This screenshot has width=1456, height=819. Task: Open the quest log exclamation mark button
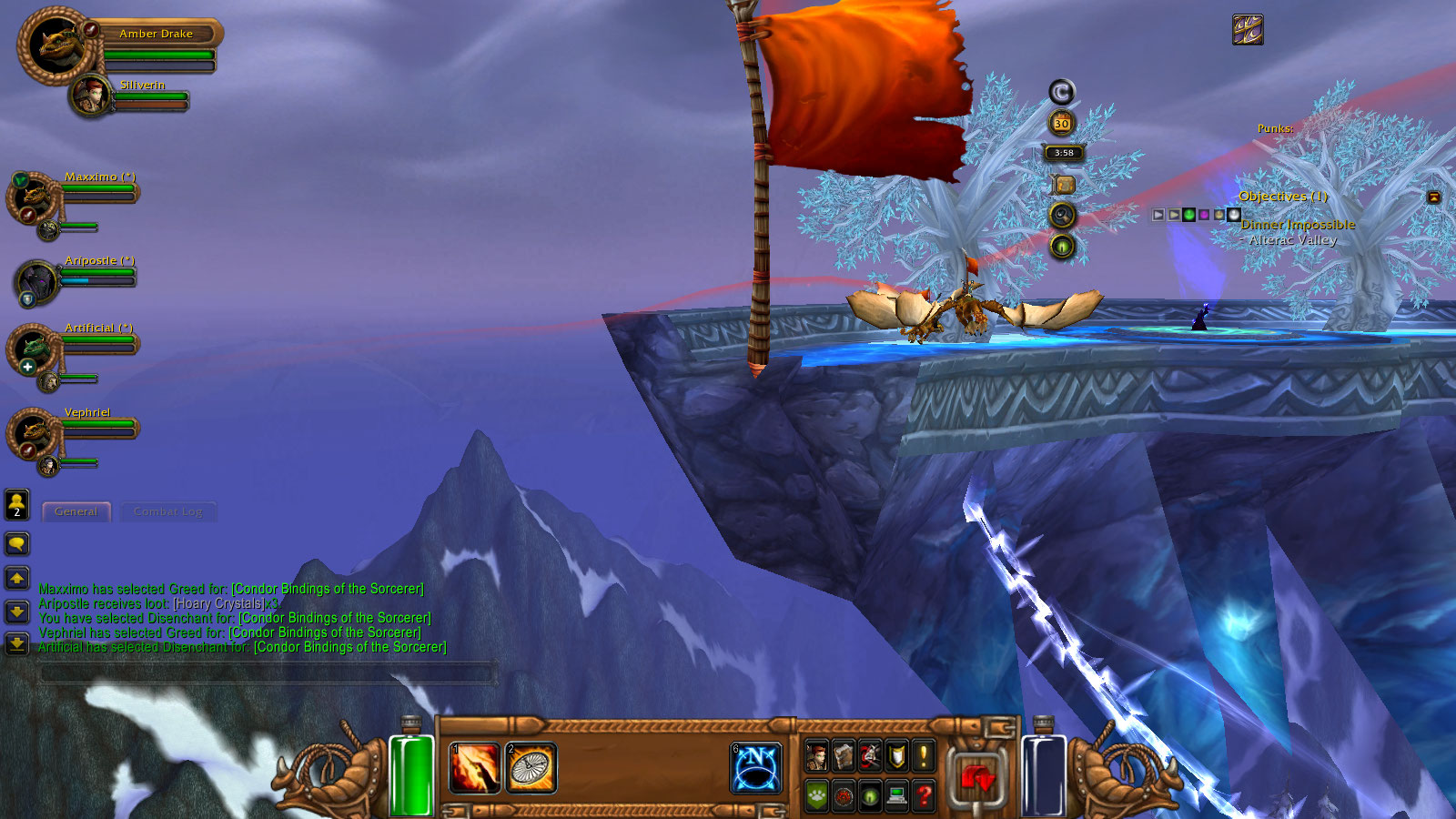(924, 755)
